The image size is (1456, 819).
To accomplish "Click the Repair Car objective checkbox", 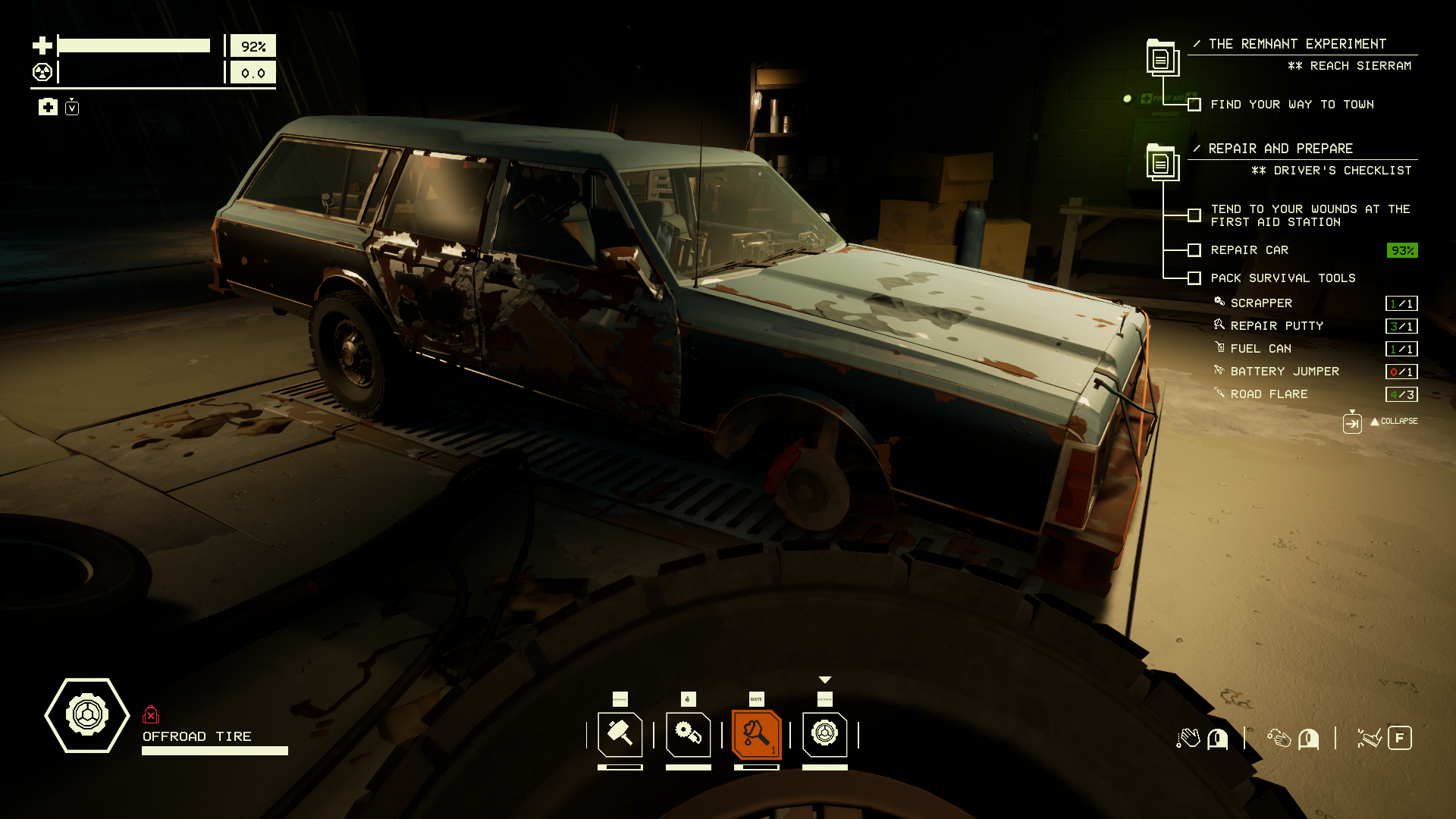I will tap(1194, 250).
